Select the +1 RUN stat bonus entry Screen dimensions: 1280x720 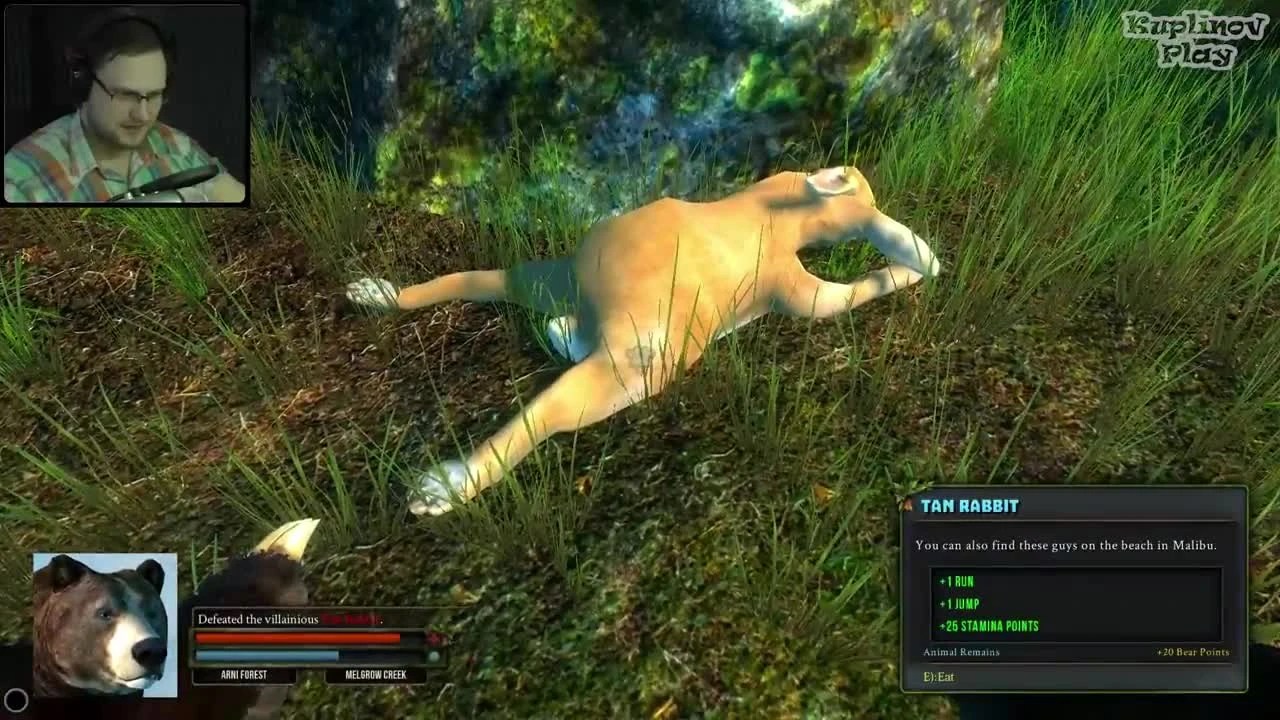click(957, 580)
